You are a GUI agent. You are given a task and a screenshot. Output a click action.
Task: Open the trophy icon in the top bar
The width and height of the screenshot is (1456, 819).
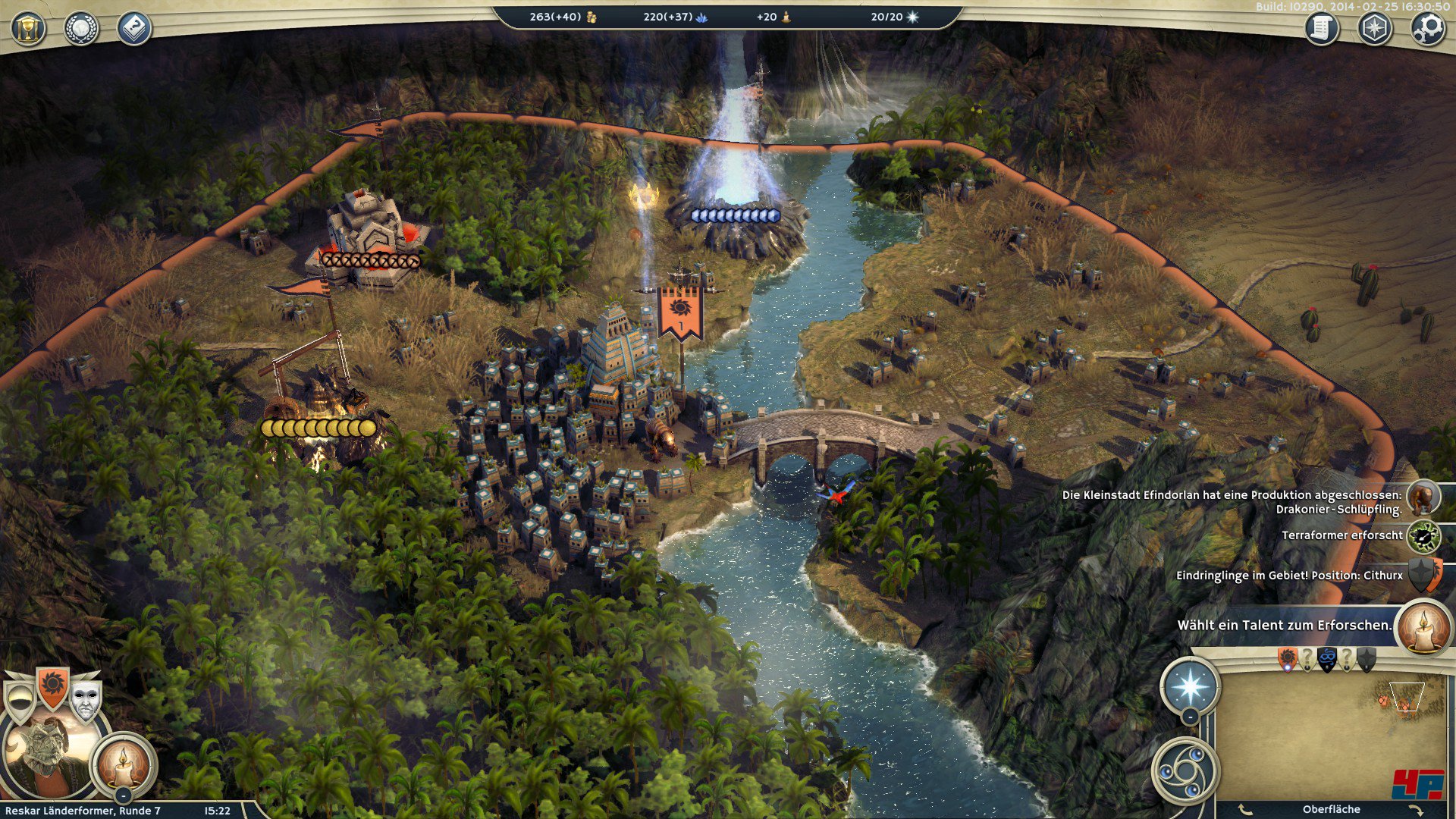[28, 29]
